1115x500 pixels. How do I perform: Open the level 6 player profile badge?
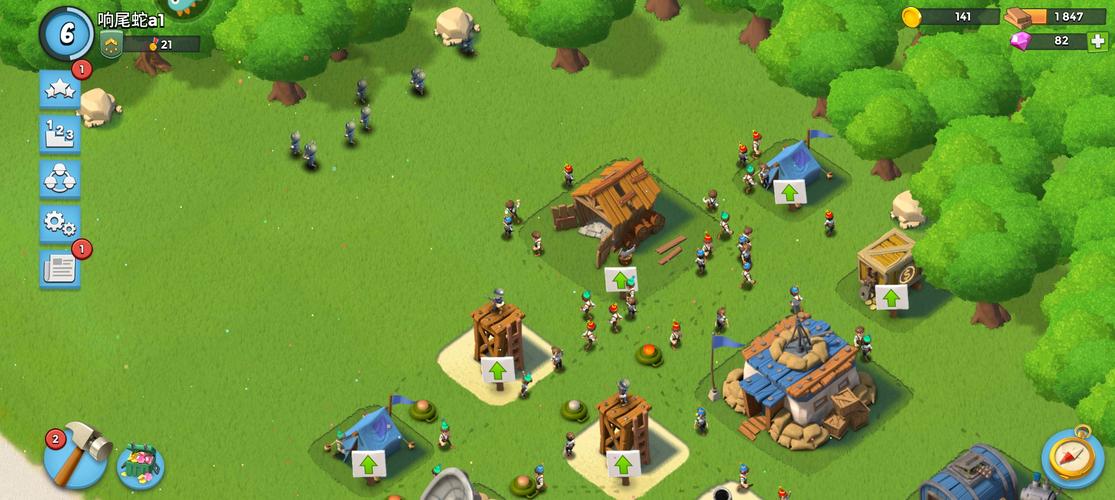point(66,32)
